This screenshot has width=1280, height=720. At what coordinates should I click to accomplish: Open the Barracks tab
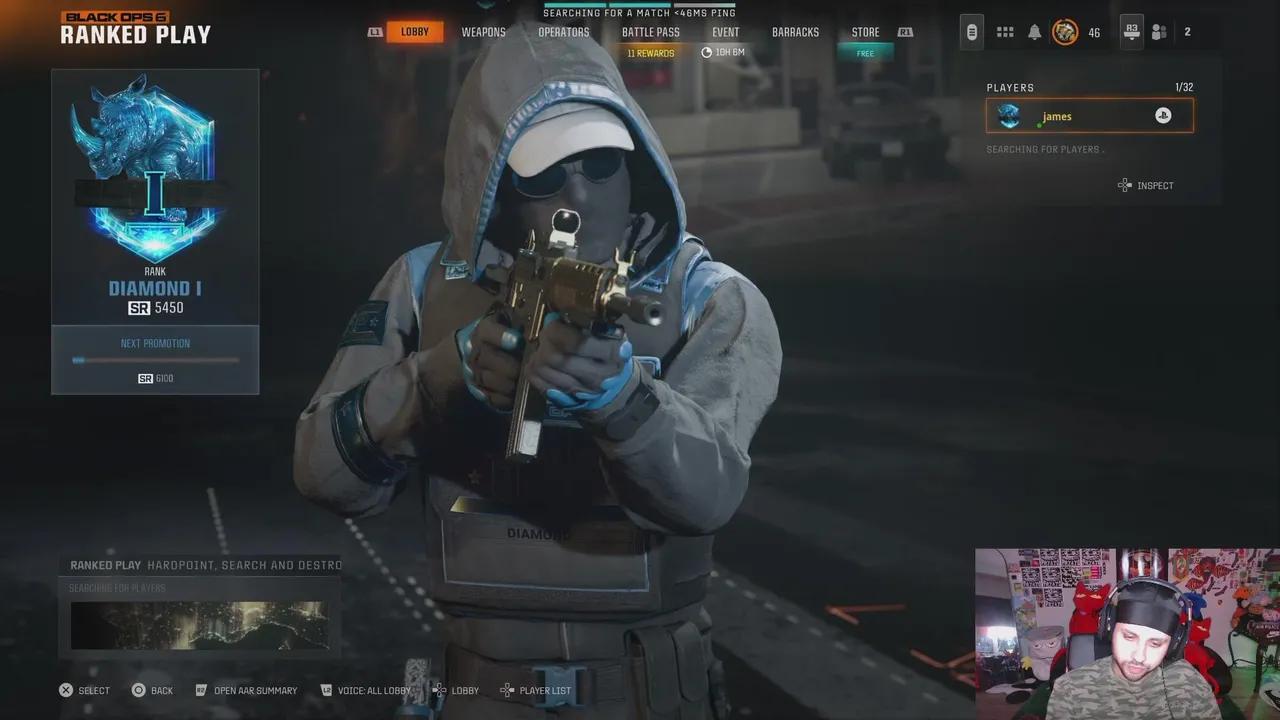[795, 32]
